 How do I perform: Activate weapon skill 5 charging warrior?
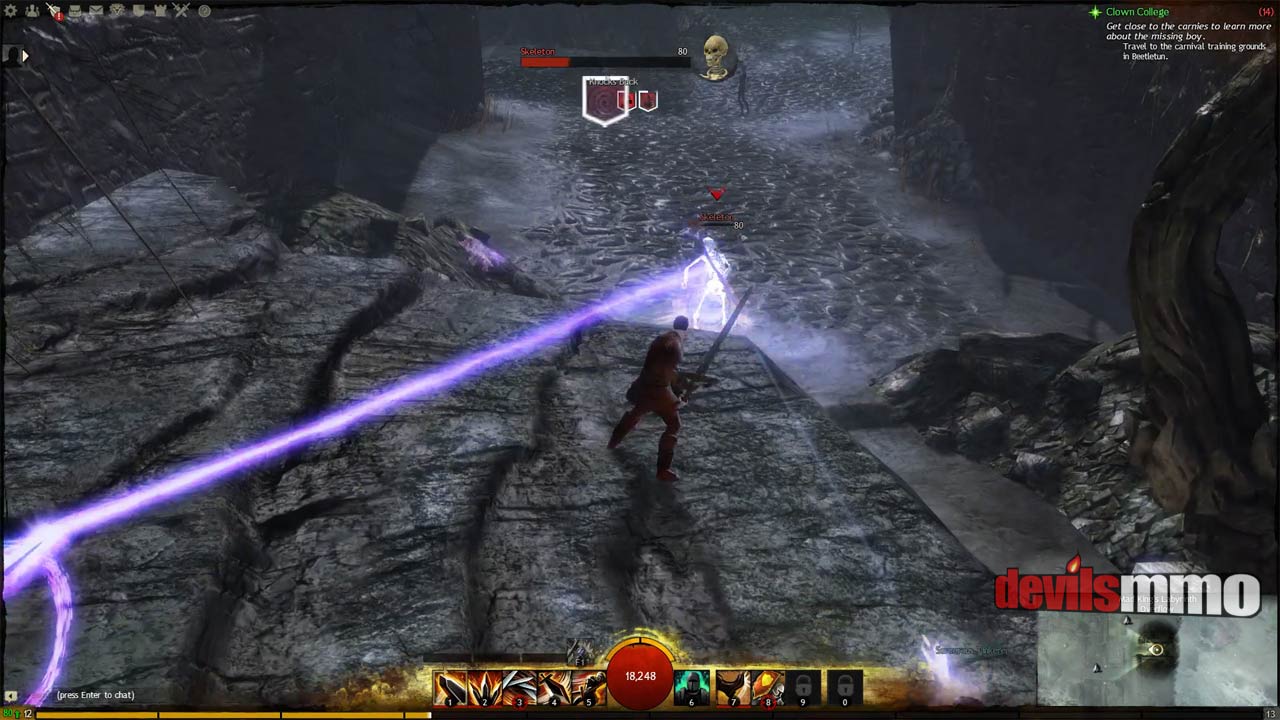click(589, 688)
